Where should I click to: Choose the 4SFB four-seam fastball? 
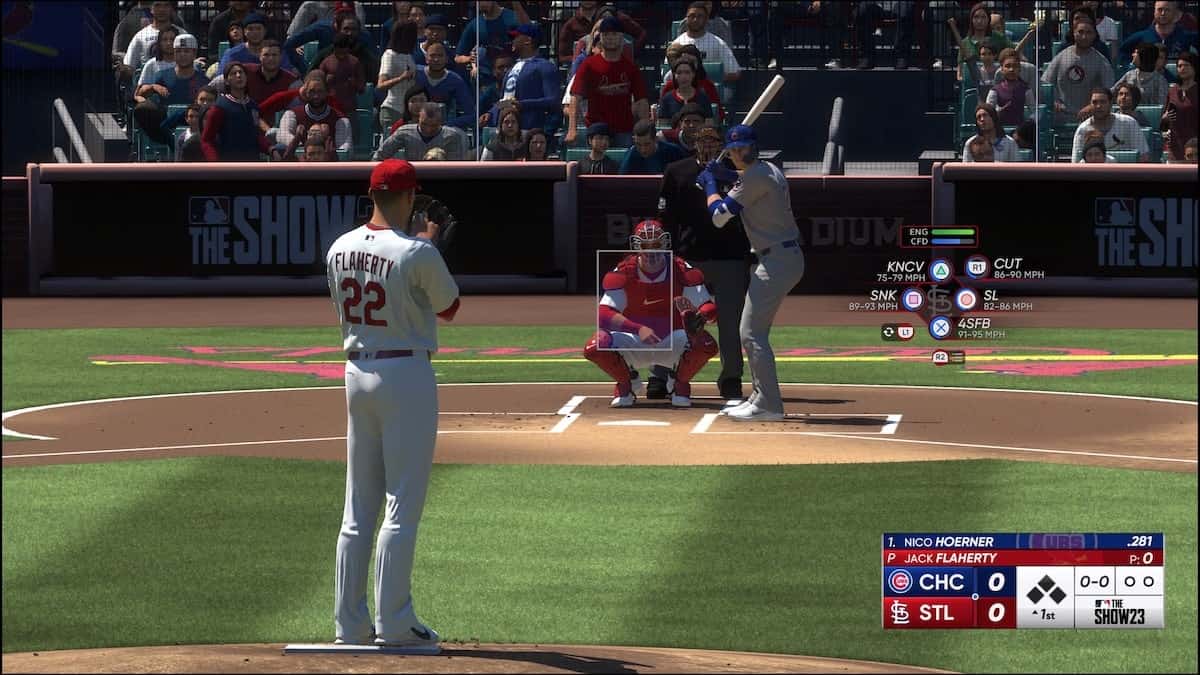pos(940,327)
